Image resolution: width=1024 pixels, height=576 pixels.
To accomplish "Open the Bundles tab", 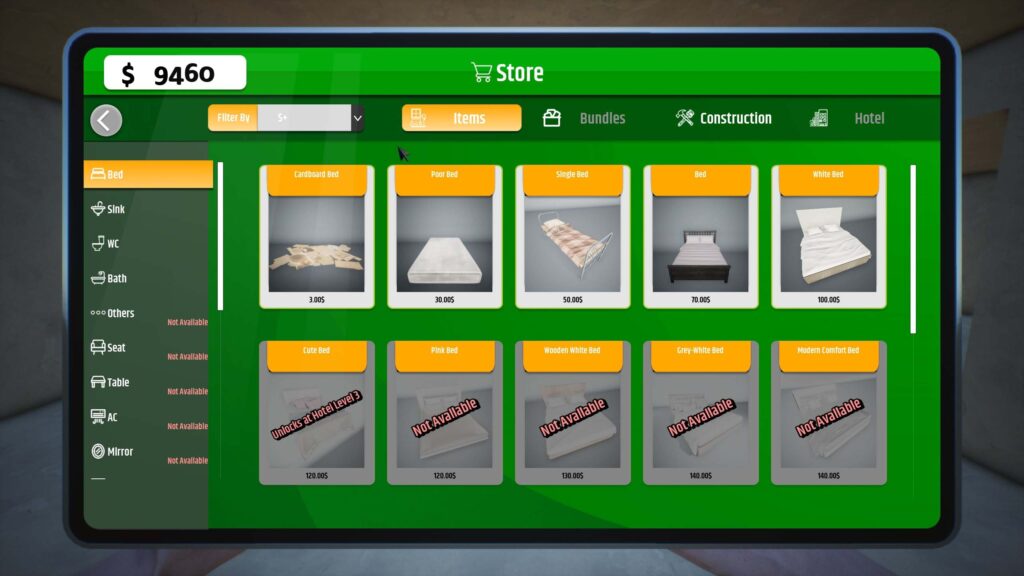I will tap(584, 118).
